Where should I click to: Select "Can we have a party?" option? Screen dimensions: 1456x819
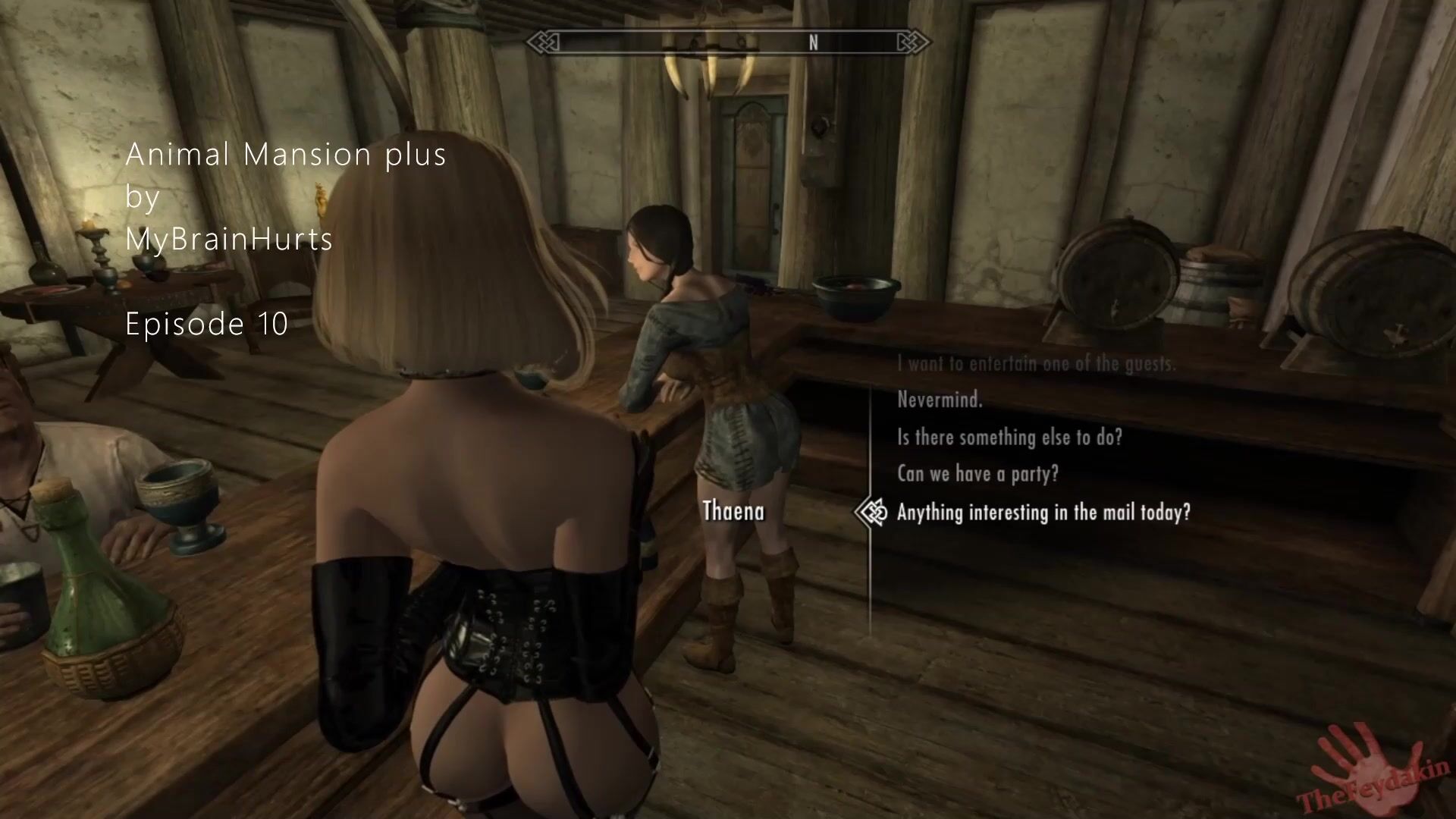977,474
